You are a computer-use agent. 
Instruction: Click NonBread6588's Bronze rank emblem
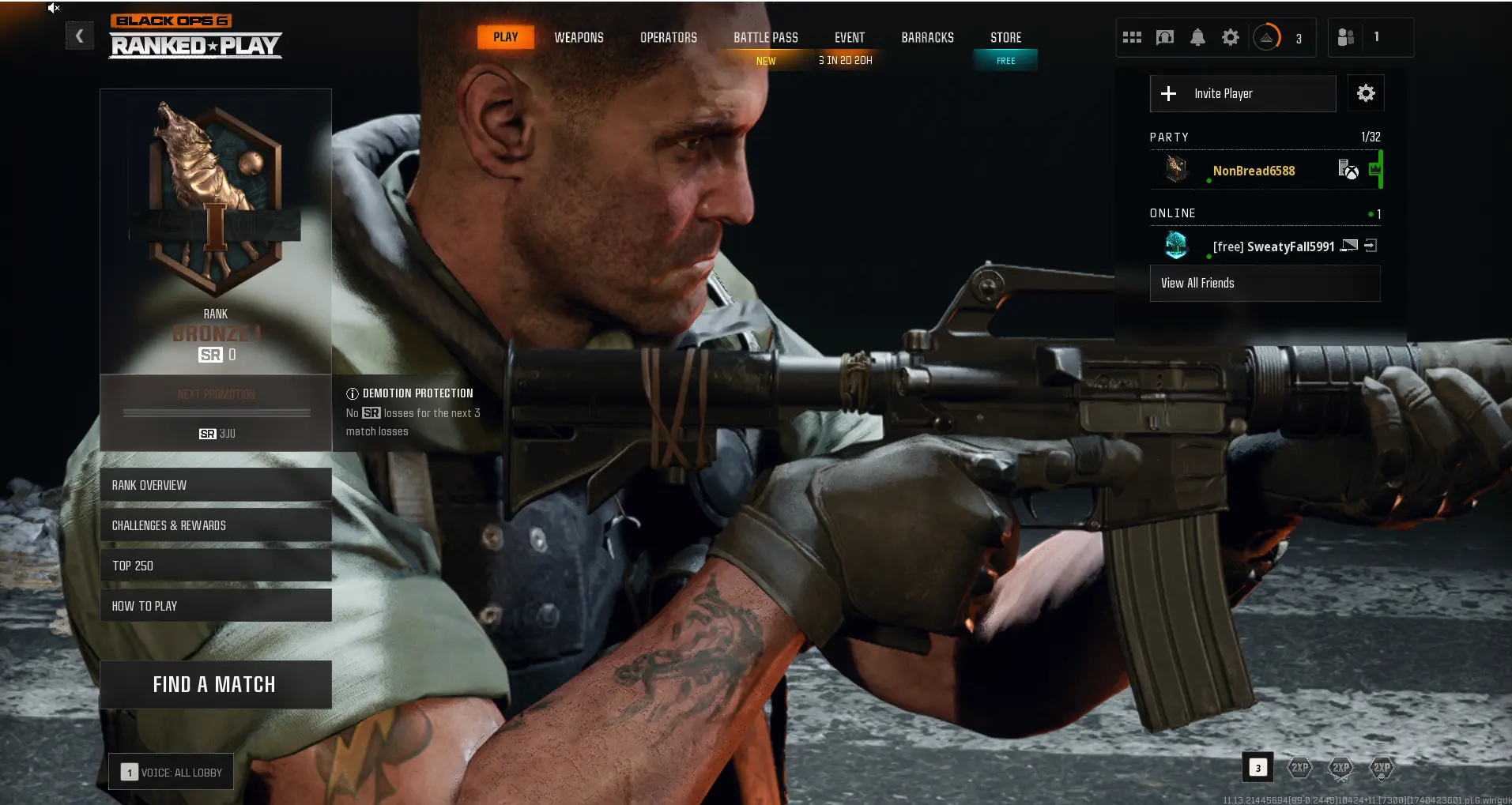[1176, 169]
